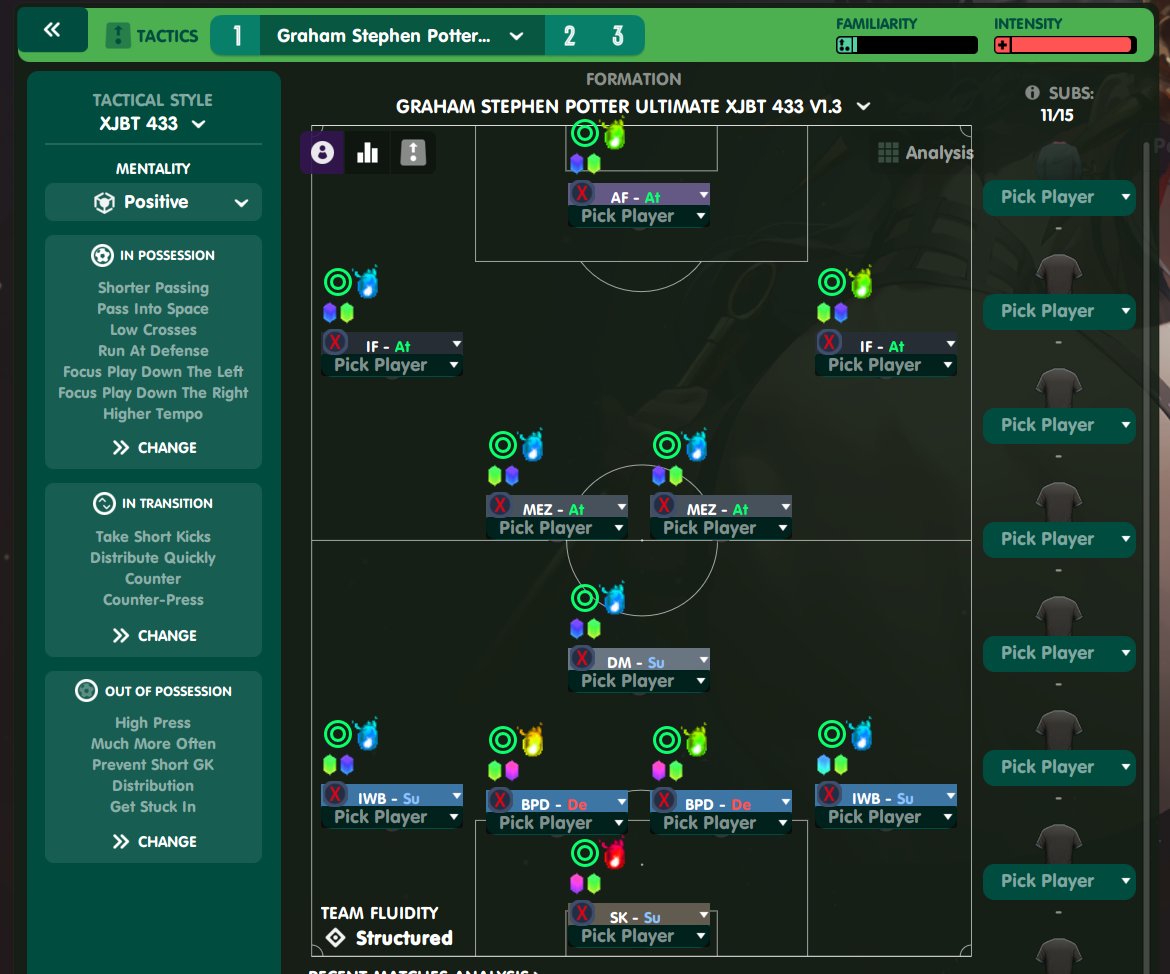1170x974 pixels.
Task: Open the Tactical Style XJBT 433 dropdown
Action: coord(153,124)
